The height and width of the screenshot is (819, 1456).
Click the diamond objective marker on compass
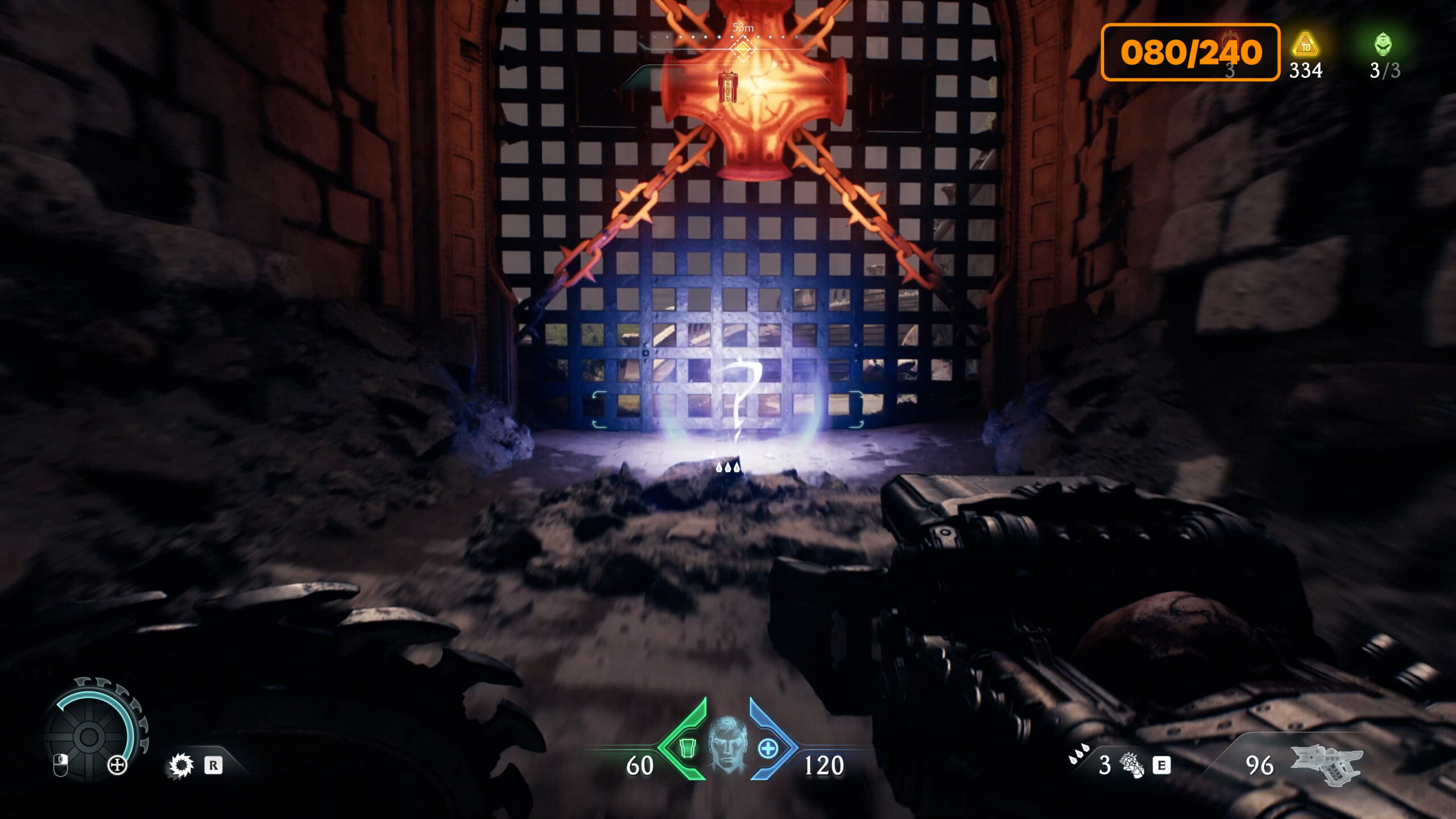coord(743,49)
